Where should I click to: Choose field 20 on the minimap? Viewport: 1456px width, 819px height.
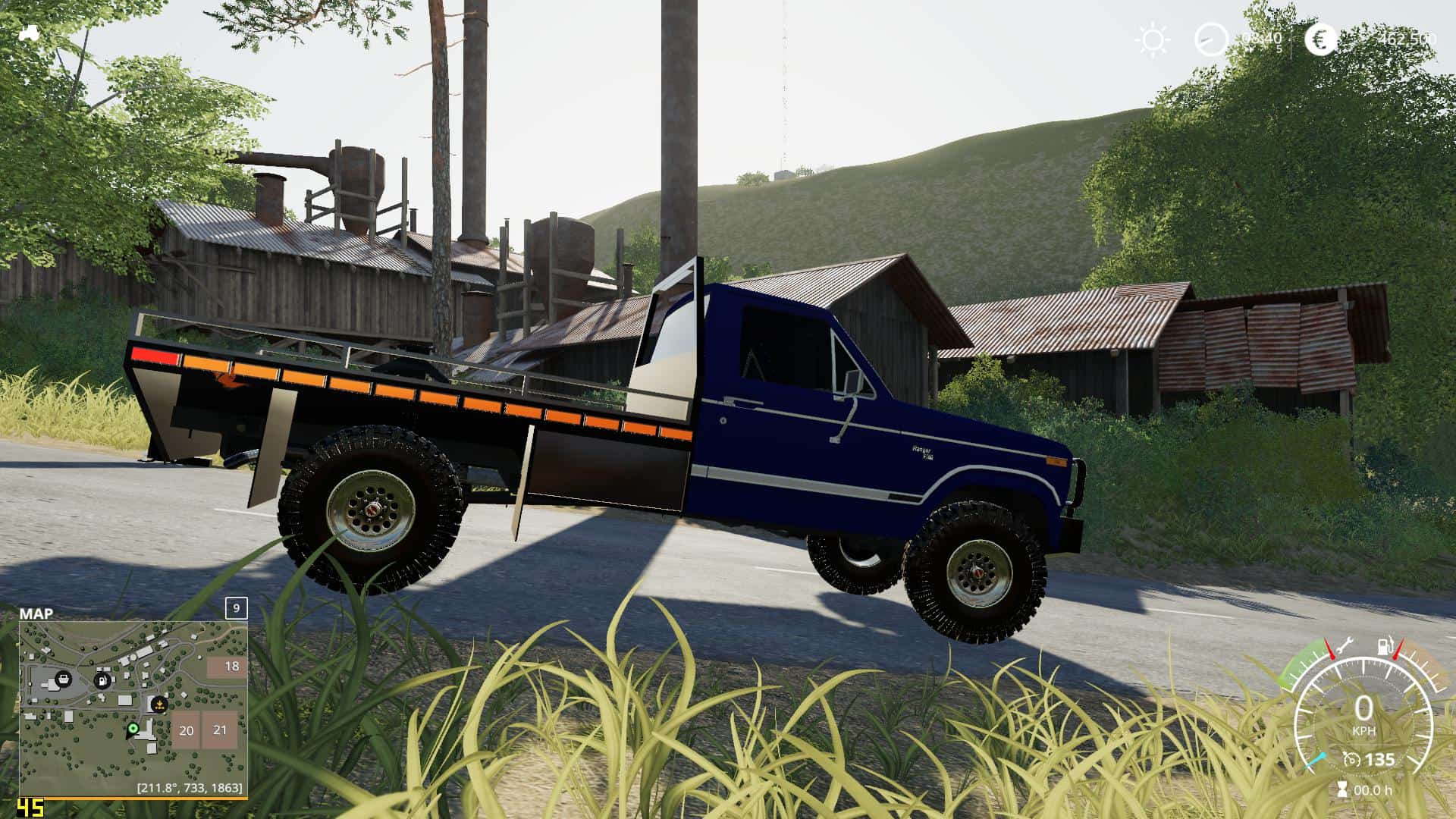(186, 730)
